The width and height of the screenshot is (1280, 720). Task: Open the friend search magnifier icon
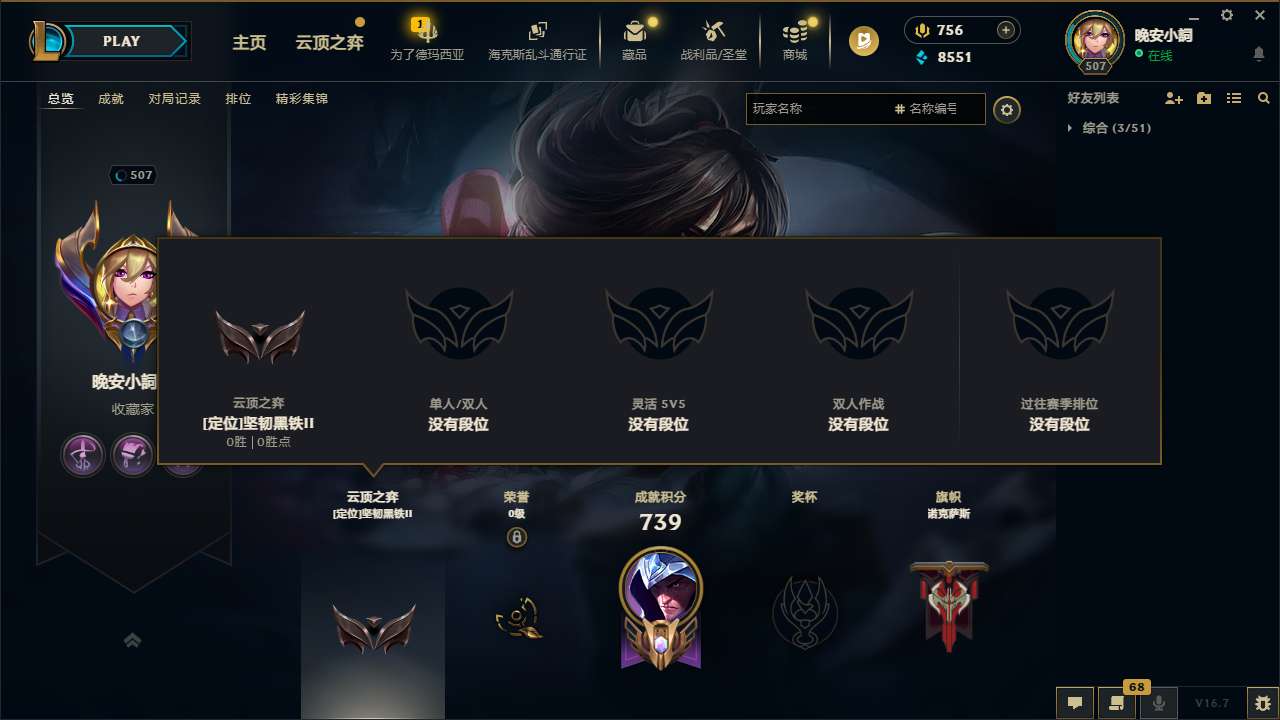click(x=1263, y=98)
